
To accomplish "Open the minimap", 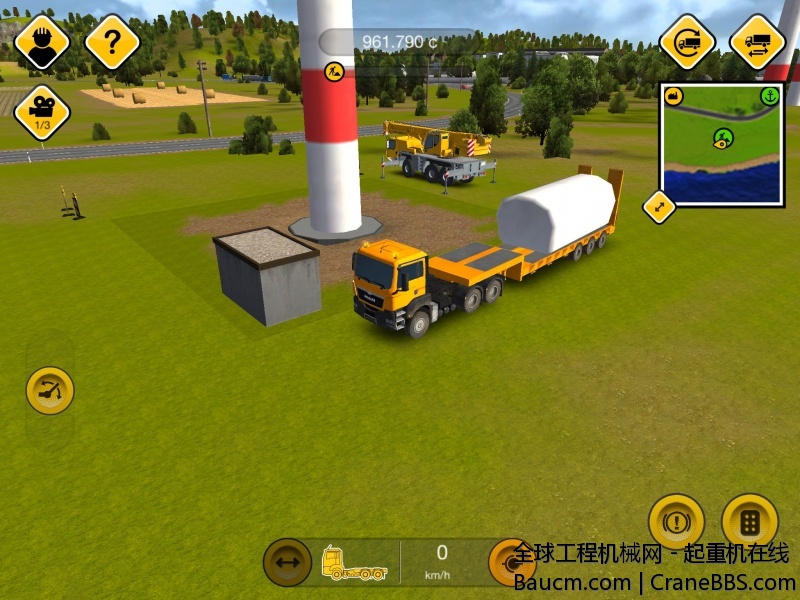I will click(722, 145).
